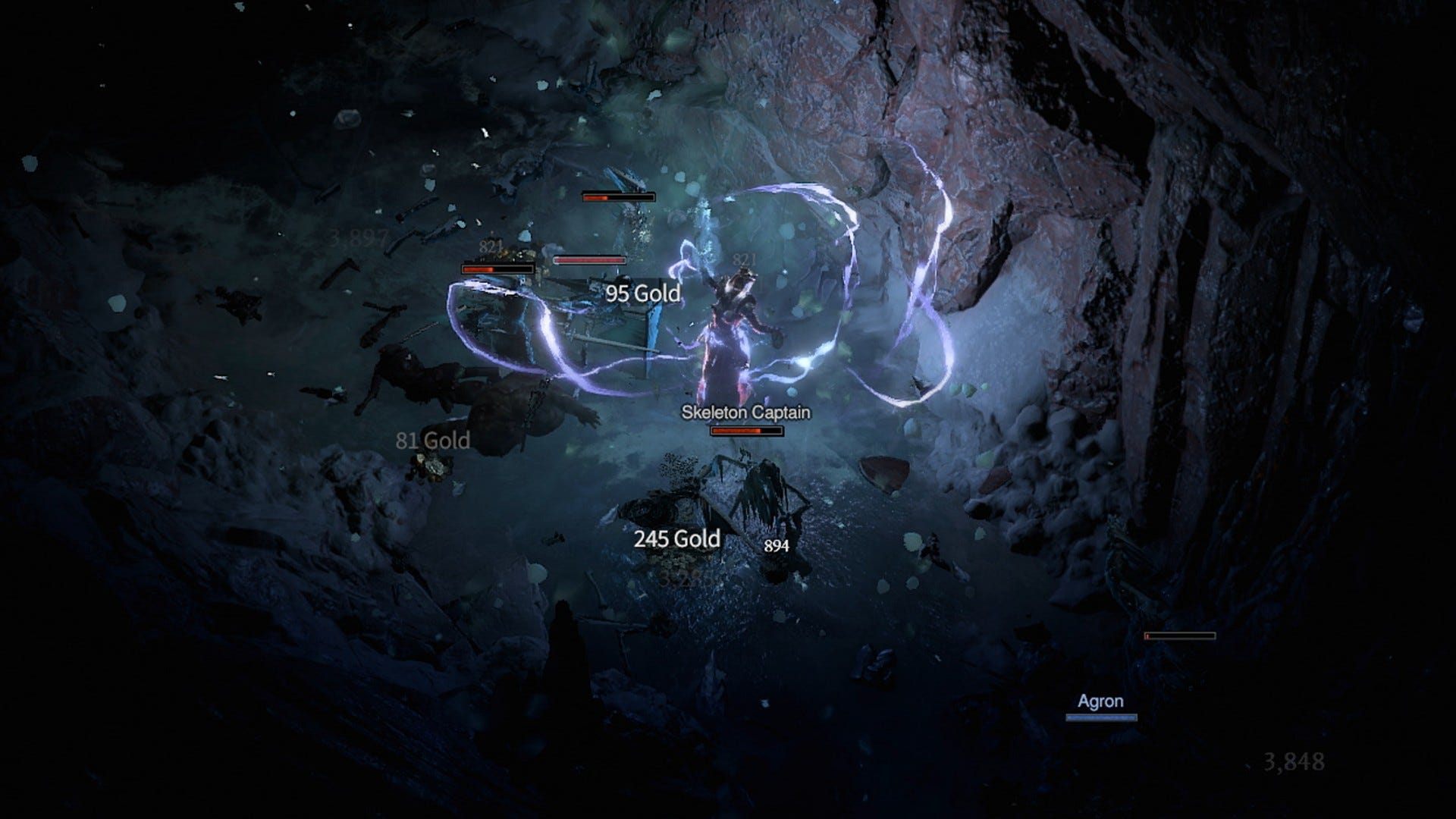
Task: Pick up the 95 Gold drop
Action: point(642,294)
